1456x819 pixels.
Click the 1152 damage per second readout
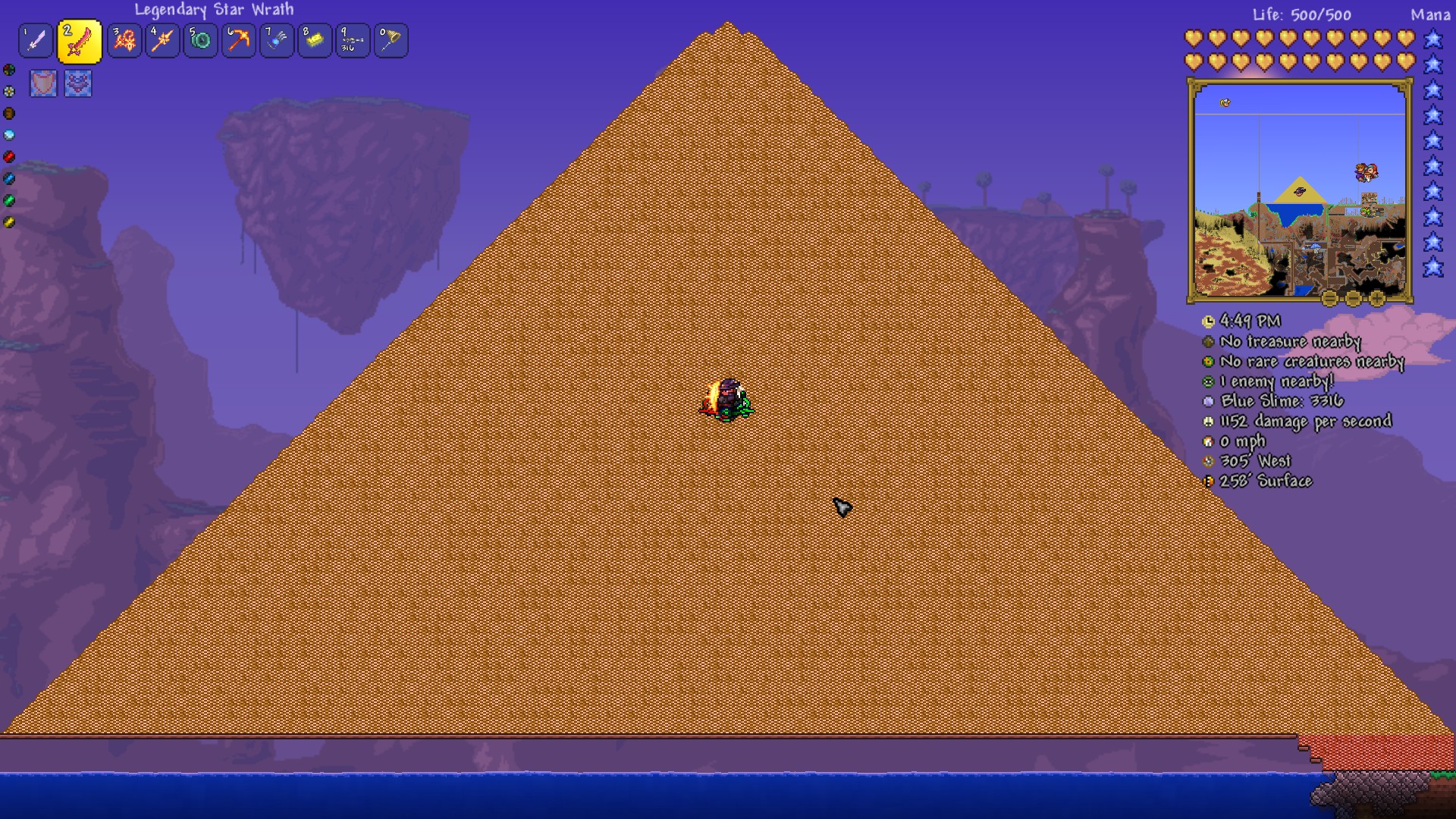tap(1306, 421)
